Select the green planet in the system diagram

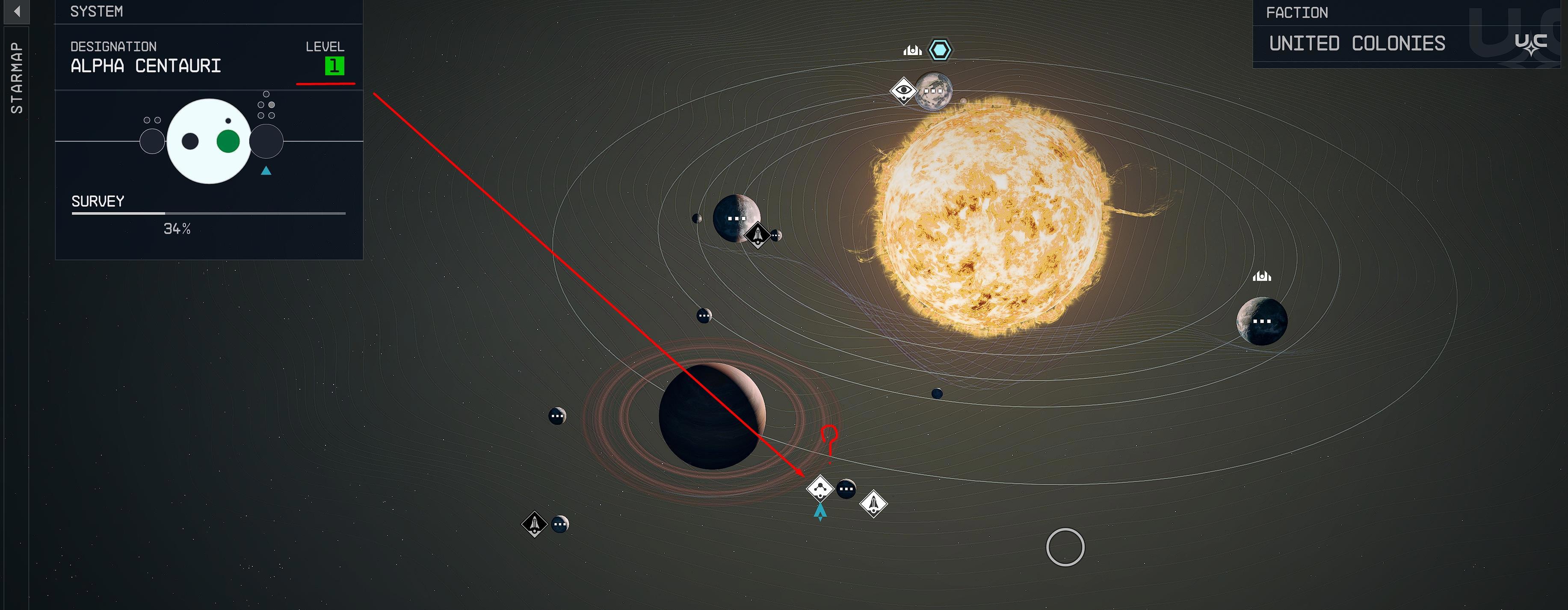[228, 141]
